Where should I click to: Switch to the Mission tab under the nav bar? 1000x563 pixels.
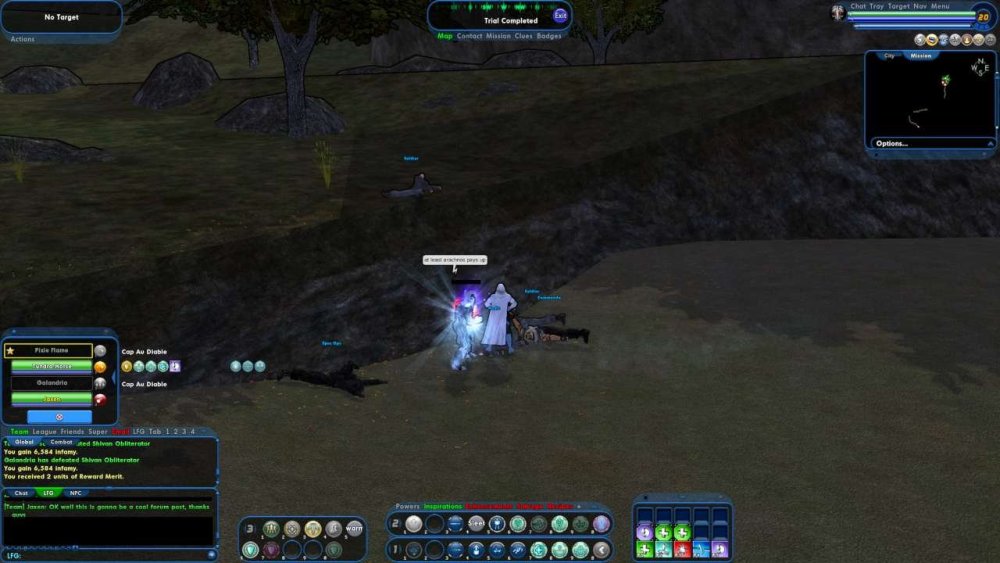pyautogui.click(x=498, y=36)
